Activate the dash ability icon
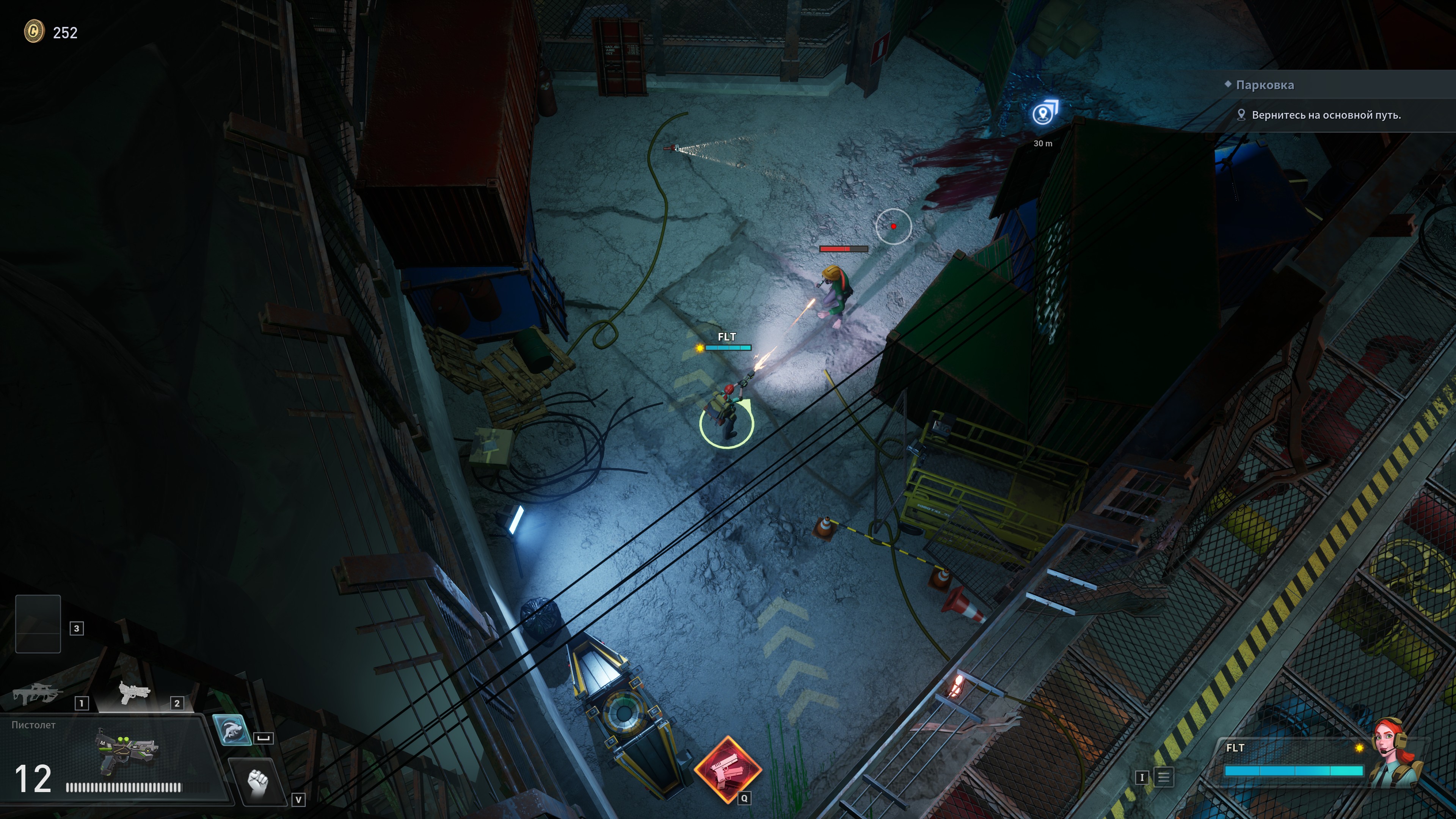This screenshot has height=819, width=1456. pyautogui.click(x=232, y=730)
